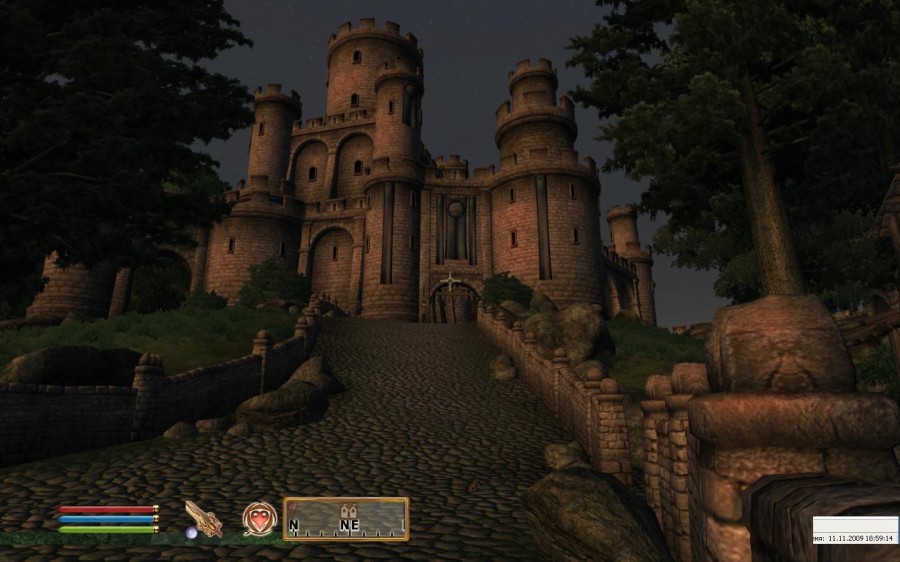Click the compass bar showing N and NE
The height and width of the screenshot is (562, 900).
coord(346,519)
